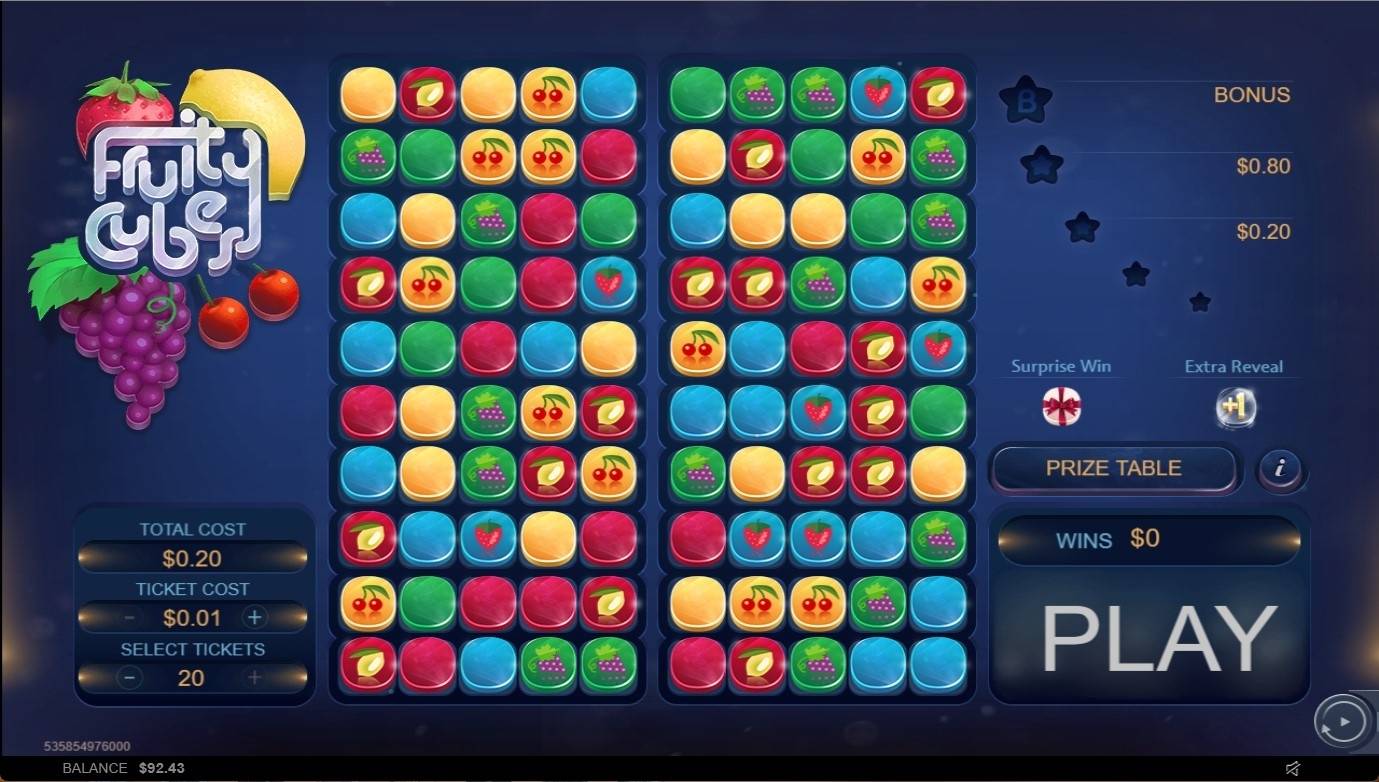Click the smallest unfilled star marker
1379x782 pixels.
(1199, 299)
